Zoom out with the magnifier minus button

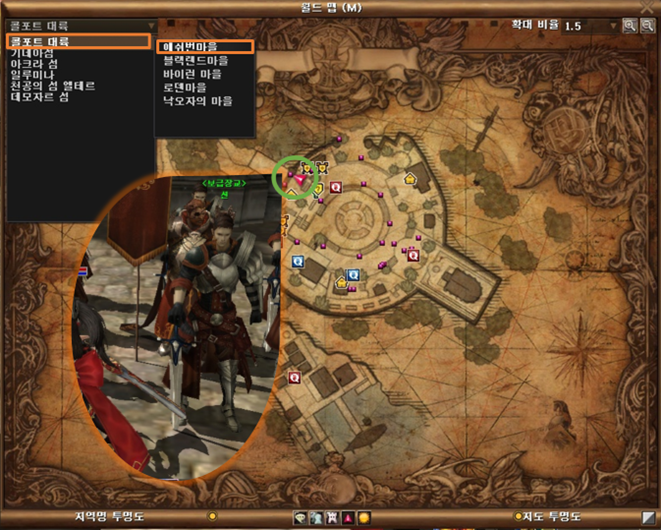click(647, 25)
